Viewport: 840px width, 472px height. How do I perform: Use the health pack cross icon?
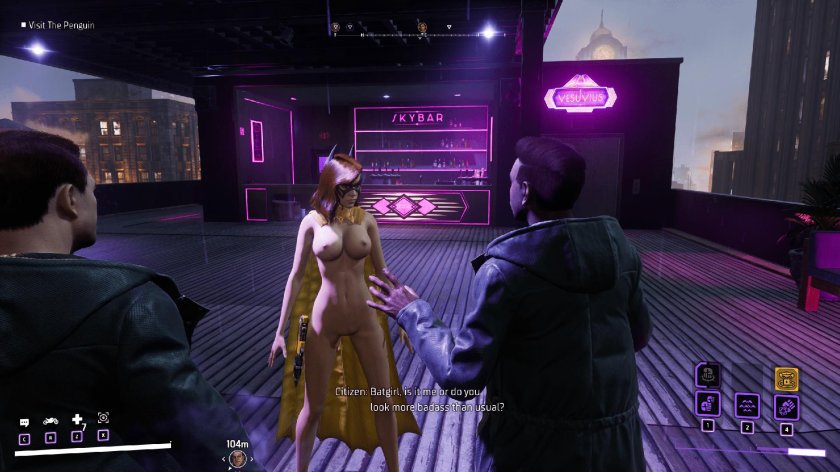click(x=77, y=421)
